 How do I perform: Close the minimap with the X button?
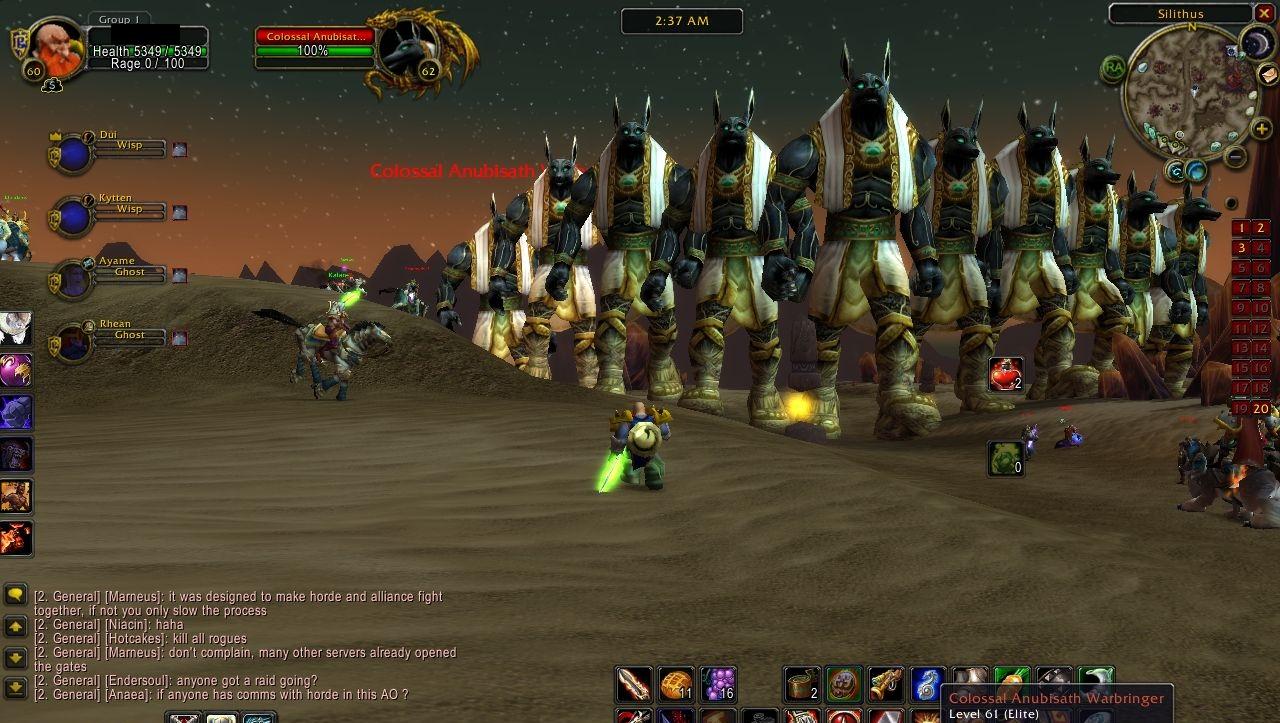(1266, 13)
